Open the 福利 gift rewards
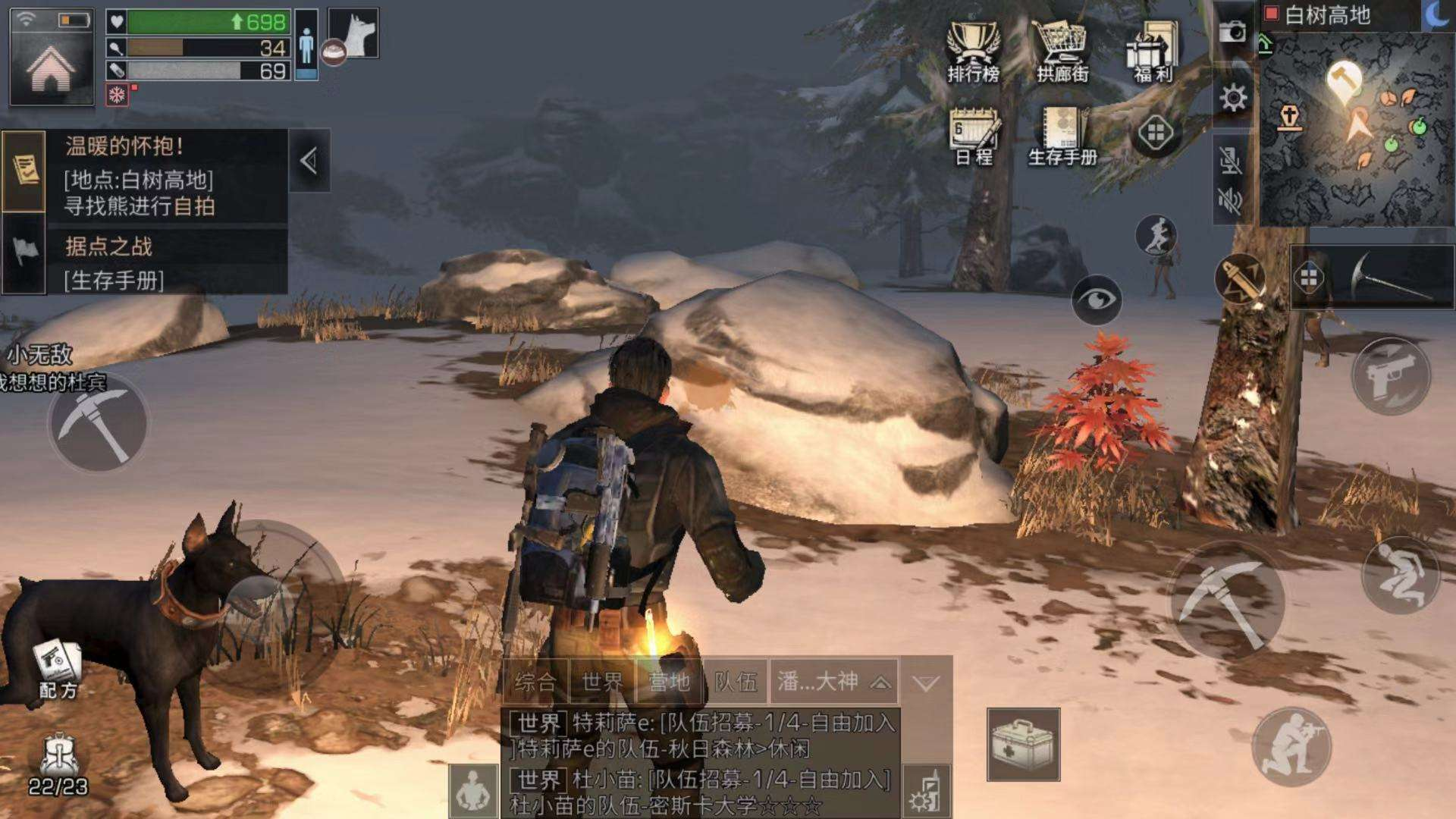The width and height of the screenshot is (1456, 819). click(x=1153, y=50)
